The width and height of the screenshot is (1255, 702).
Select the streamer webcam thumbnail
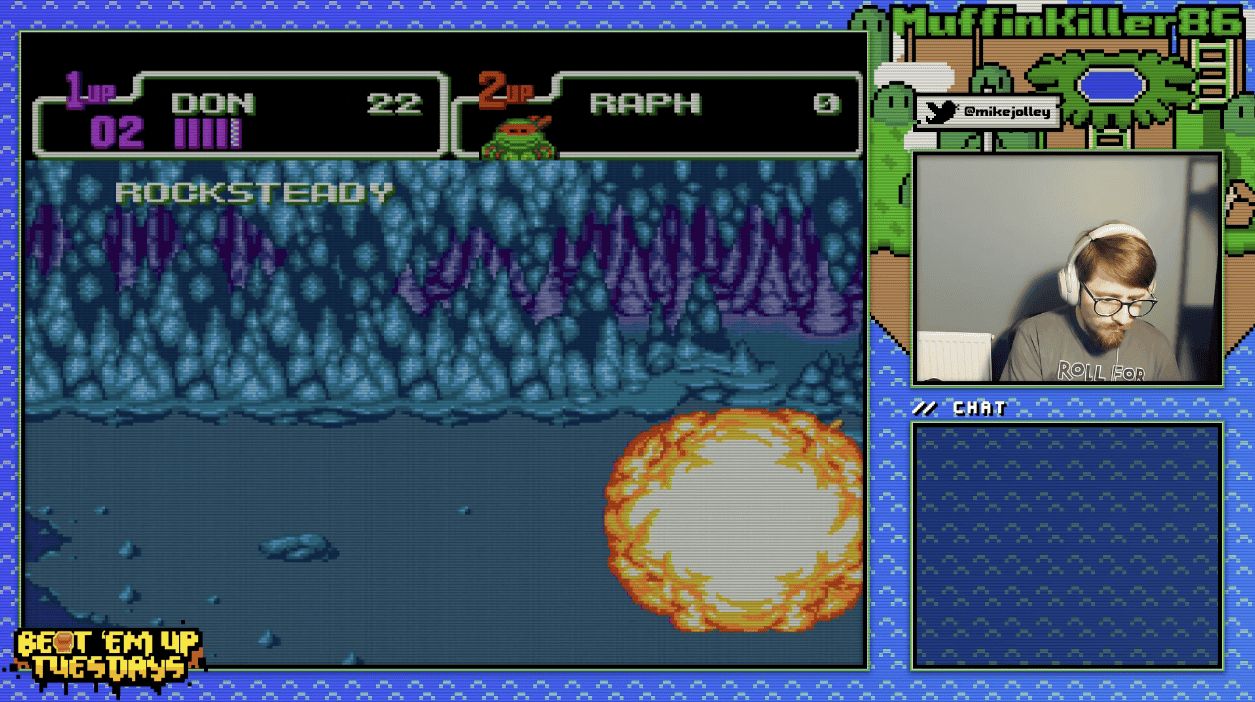pos(1067,268)
